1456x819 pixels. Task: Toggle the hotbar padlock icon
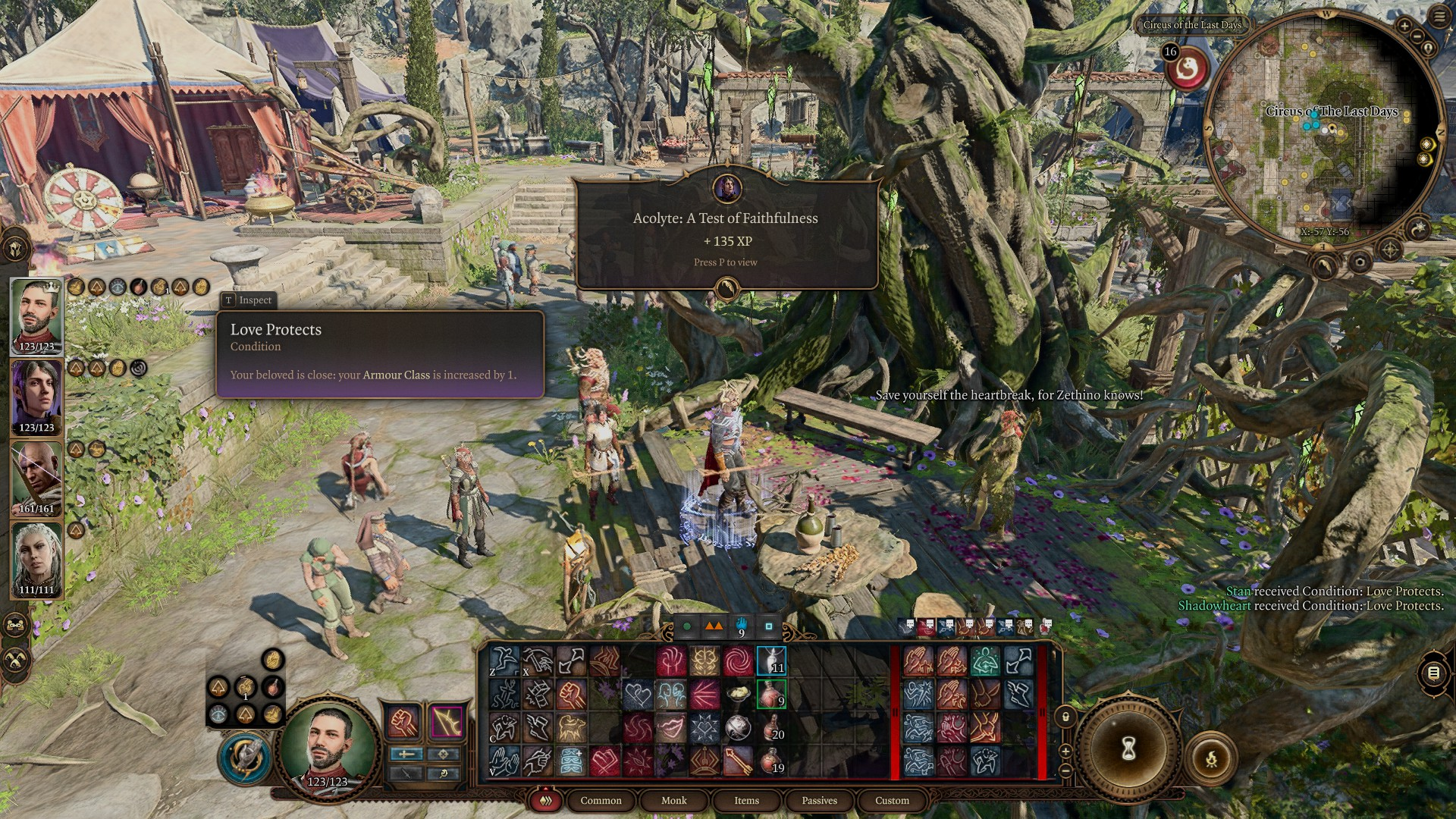(1065, 717)
